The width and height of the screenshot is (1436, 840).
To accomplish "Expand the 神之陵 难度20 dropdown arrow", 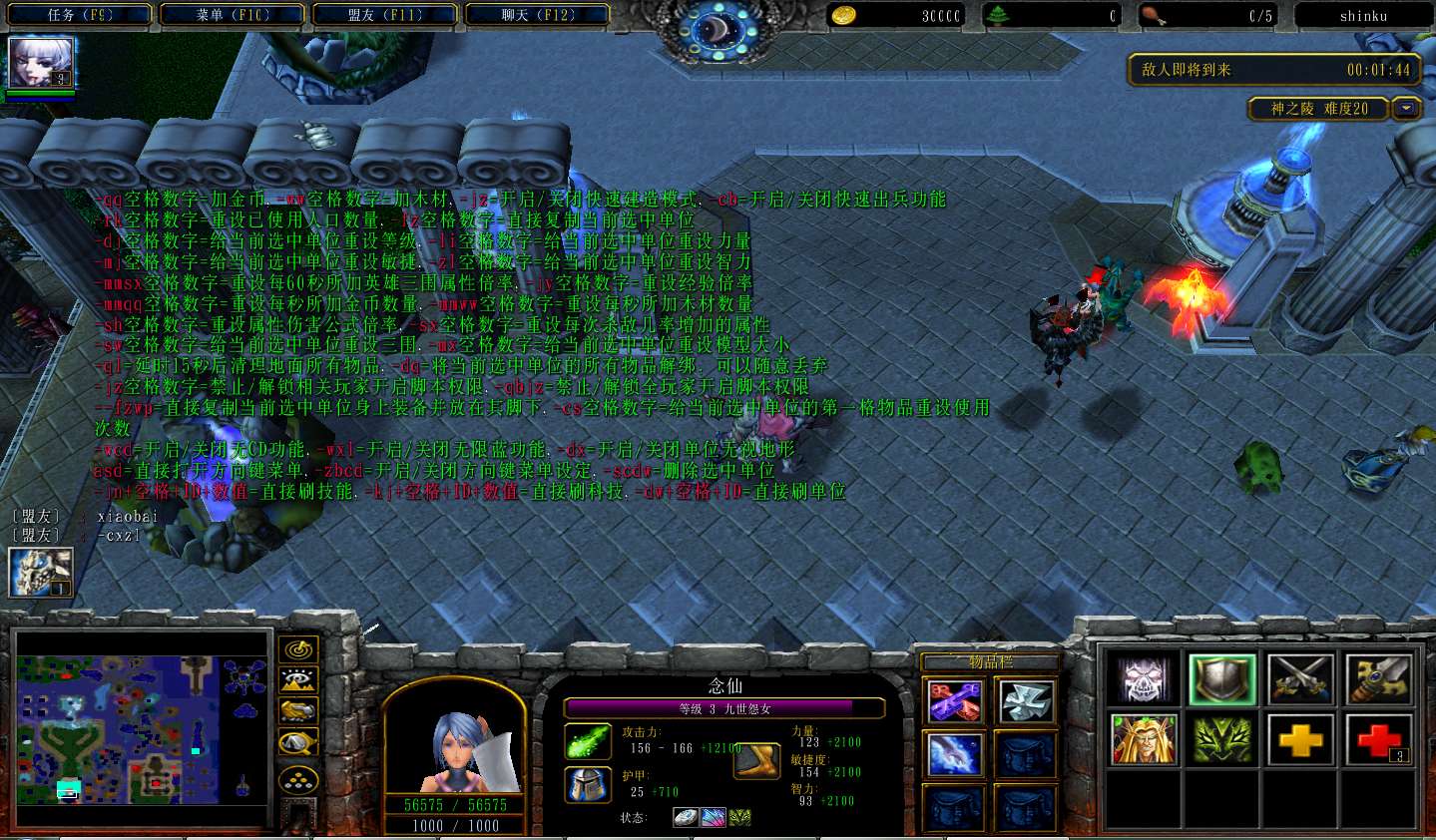I will (1406, 109).
